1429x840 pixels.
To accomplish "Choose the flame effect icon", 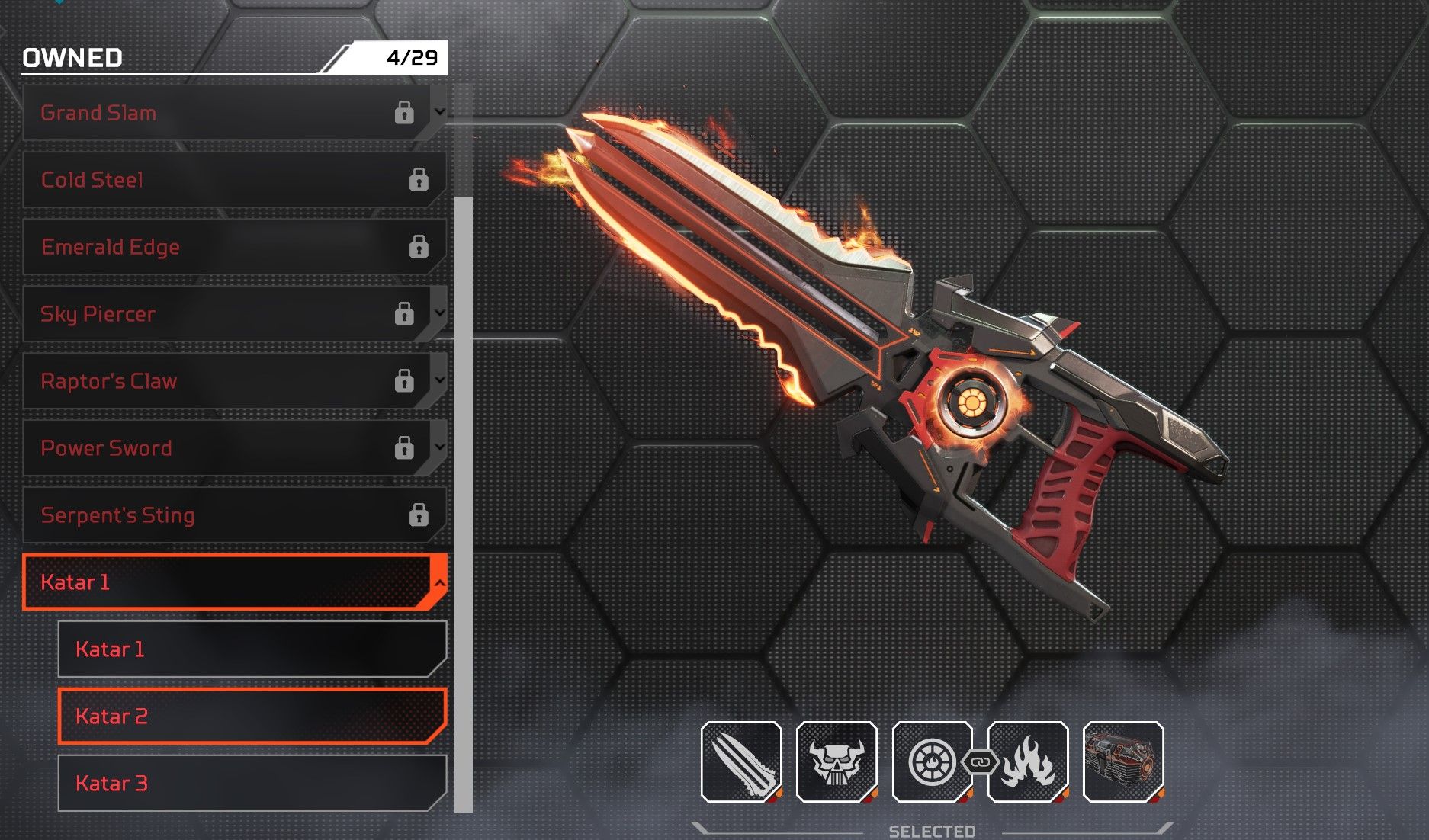I will (x=1028, y=761).
